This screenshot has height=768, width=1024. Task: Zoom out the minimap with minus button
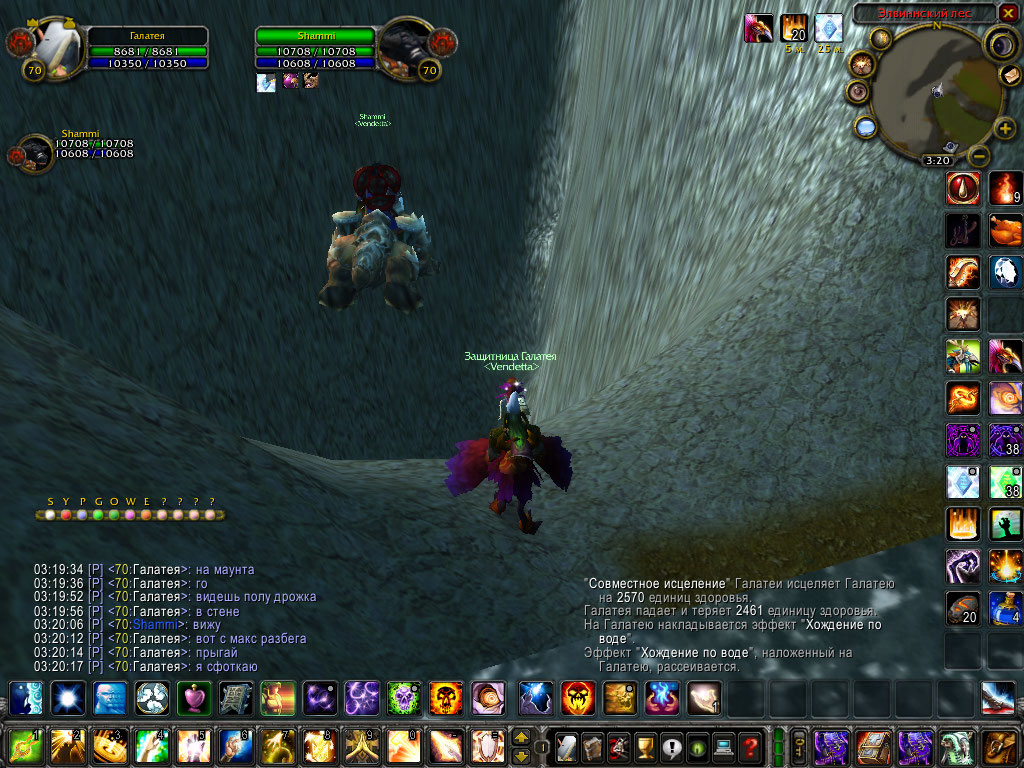click(980, 155)
